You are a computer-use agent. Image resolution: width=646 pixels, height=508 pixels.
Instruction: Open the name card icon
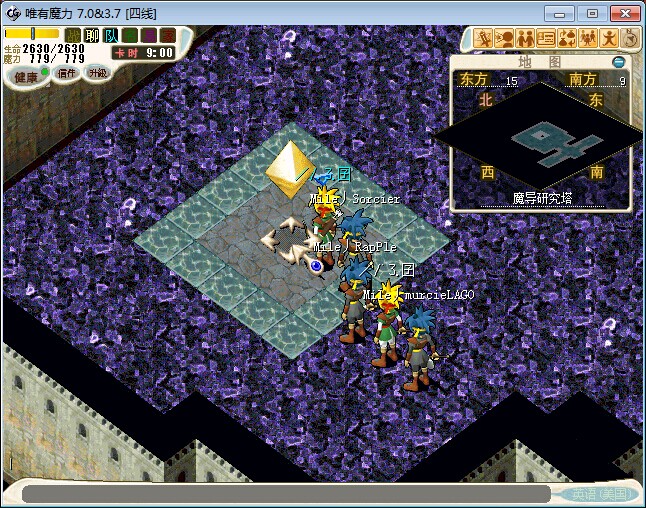(546, 39)
